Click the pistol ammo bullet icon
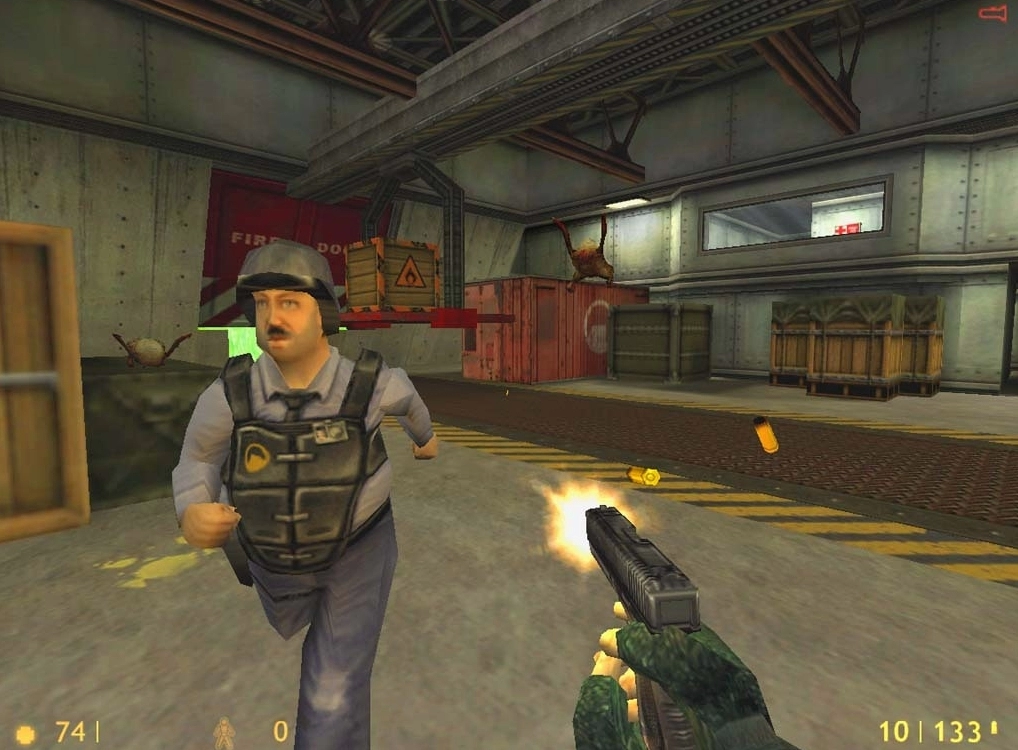Screen dimensions: 1018x750 (x=993, y=729)
